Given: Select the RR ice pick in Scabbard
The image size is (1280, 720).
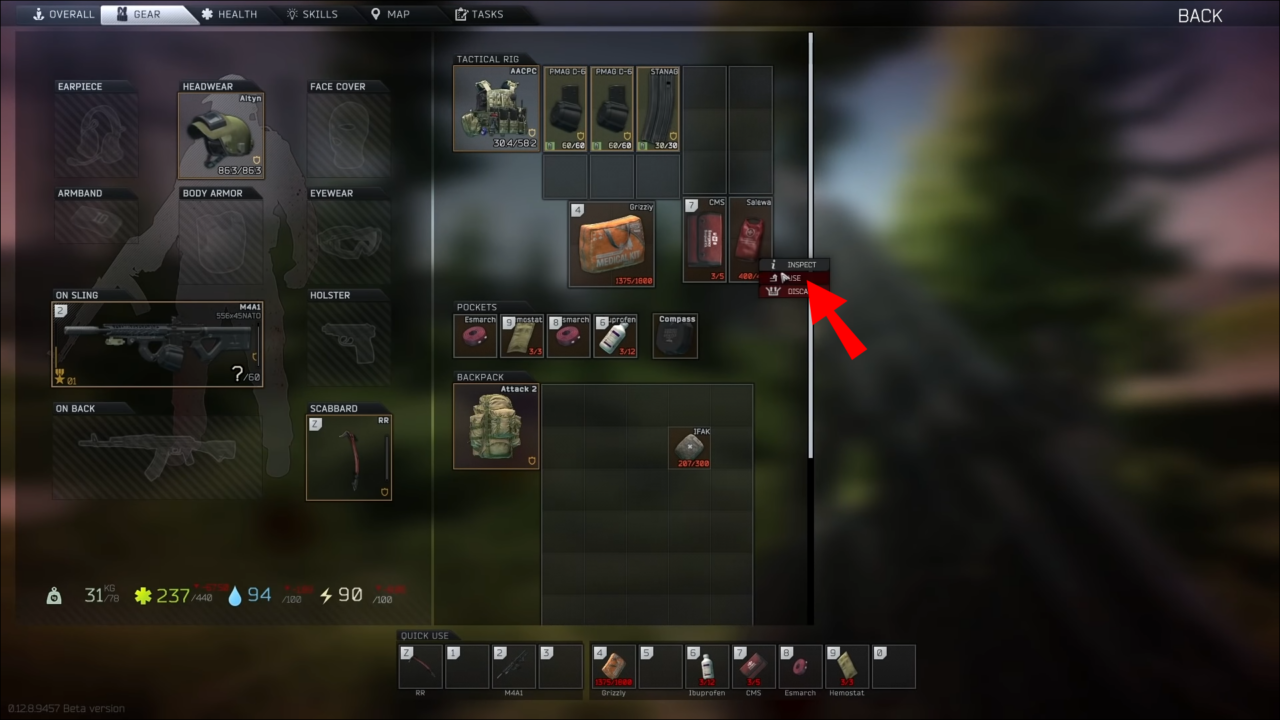Looking at the screenshot, I should coord(348,456).
